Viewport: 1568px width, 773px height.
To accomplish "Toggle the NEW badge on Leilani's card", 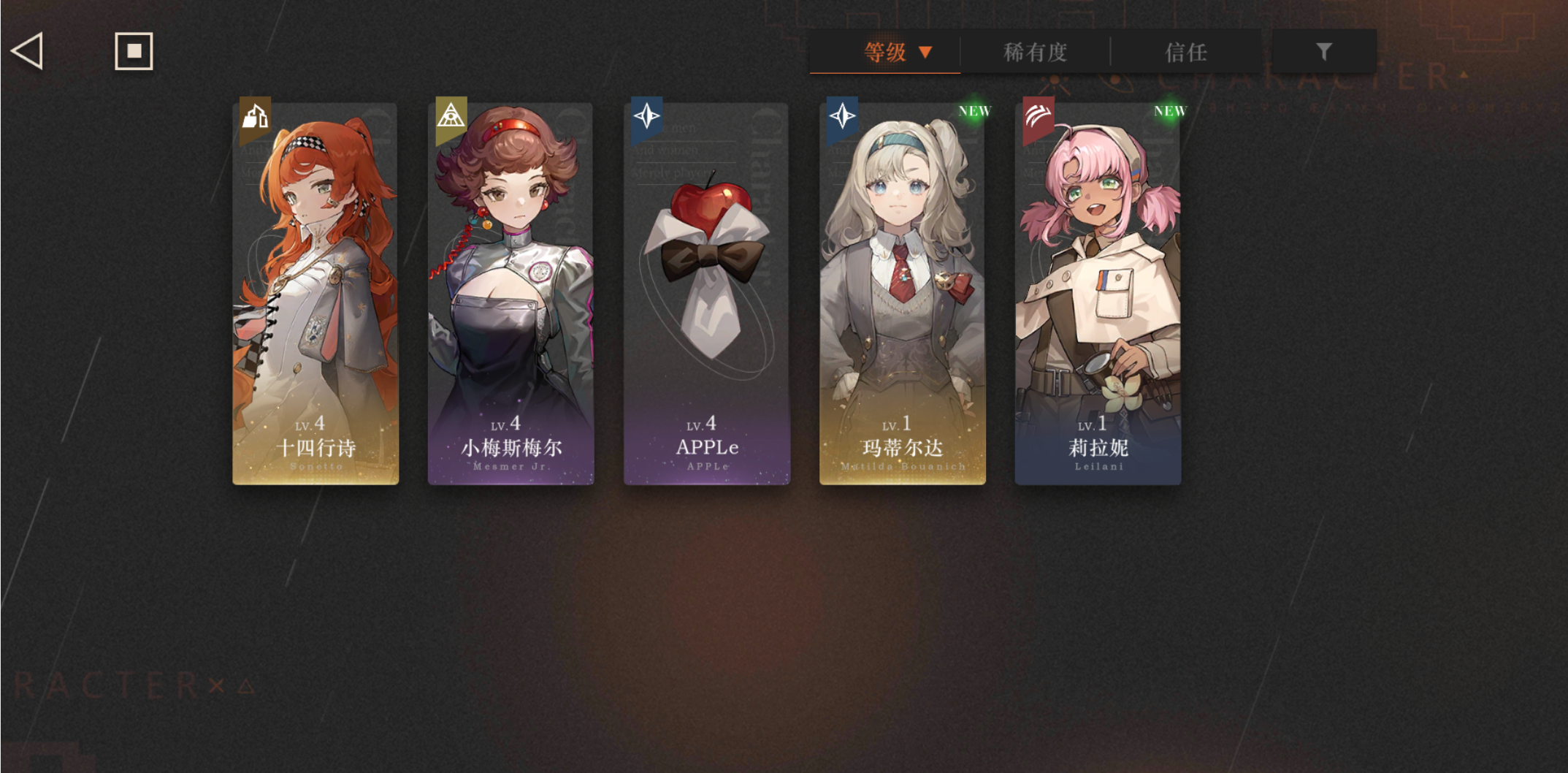I will click(1170, 111).
